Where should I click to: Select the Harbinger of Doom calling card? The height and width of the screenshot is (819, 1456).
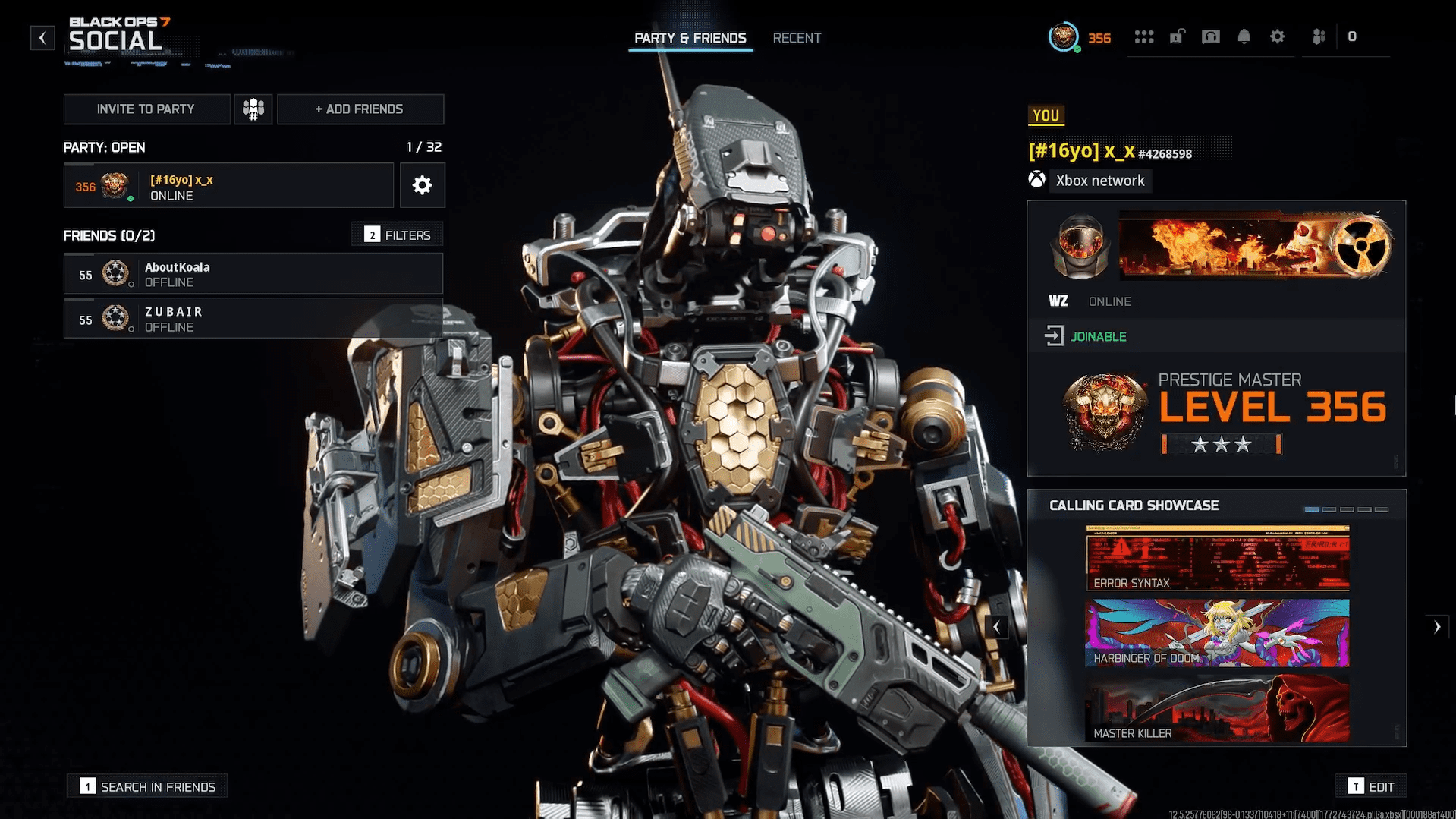point(1217,633)
